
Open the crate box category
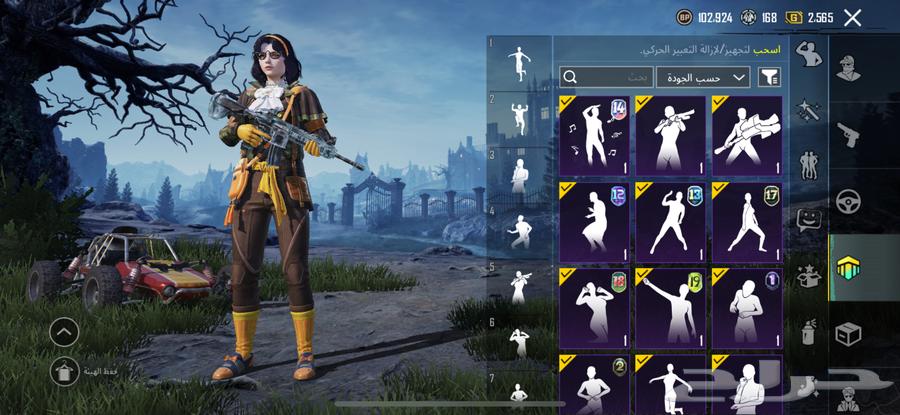[849, 333]
